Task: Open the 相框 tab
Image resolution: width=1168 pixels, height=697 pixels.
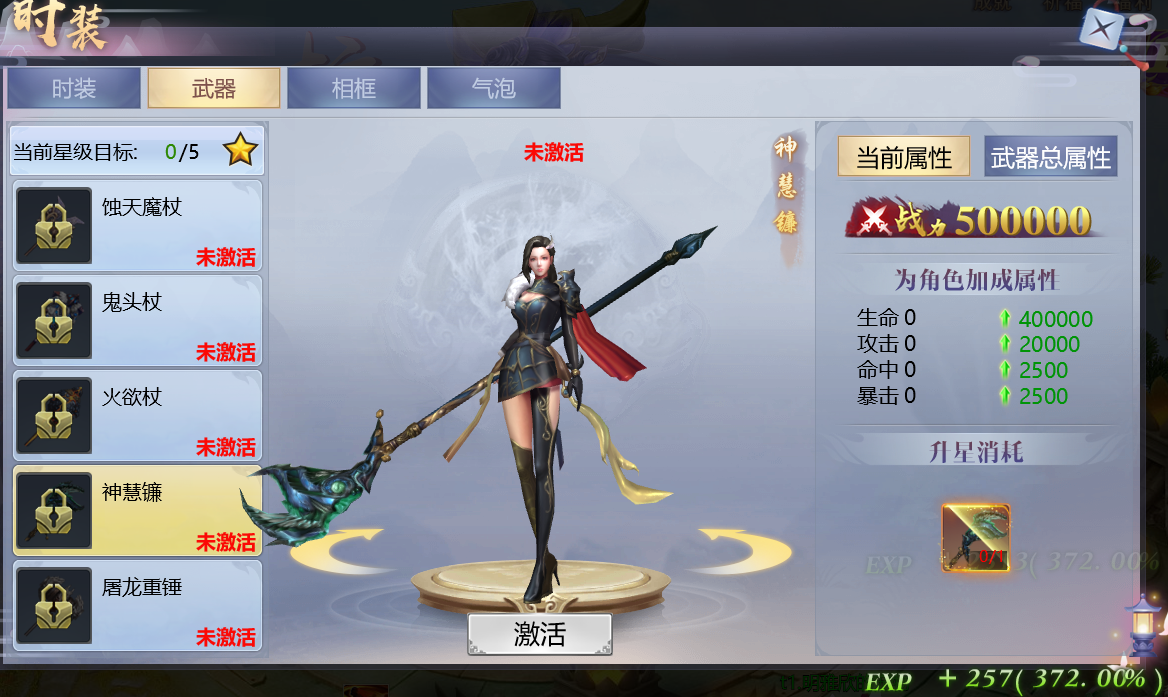Action: click(x=354, y=88)
